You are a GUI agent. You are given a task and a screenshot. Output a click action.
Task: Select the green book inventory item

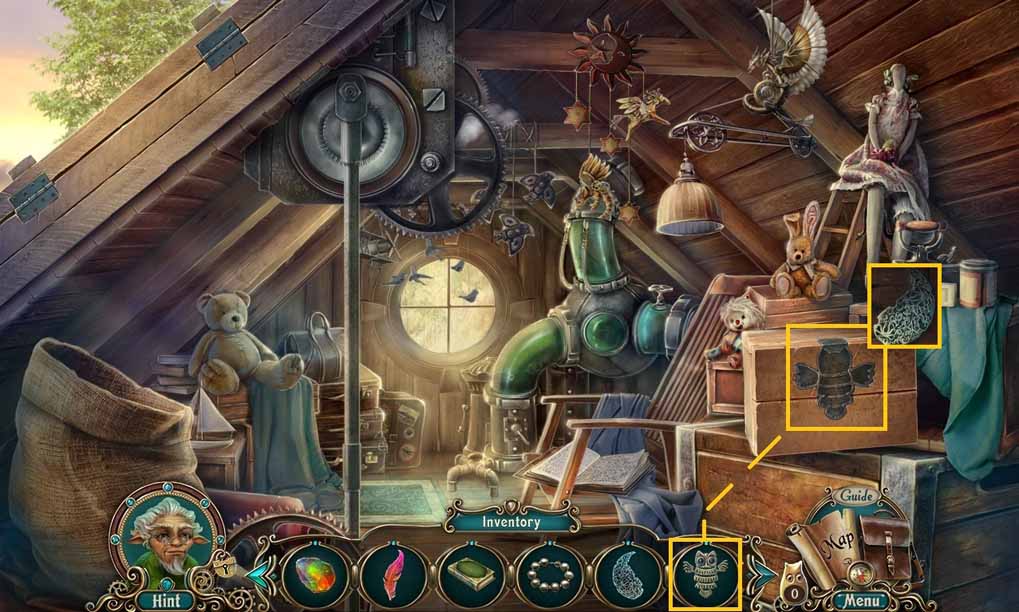tap(470, 575)
